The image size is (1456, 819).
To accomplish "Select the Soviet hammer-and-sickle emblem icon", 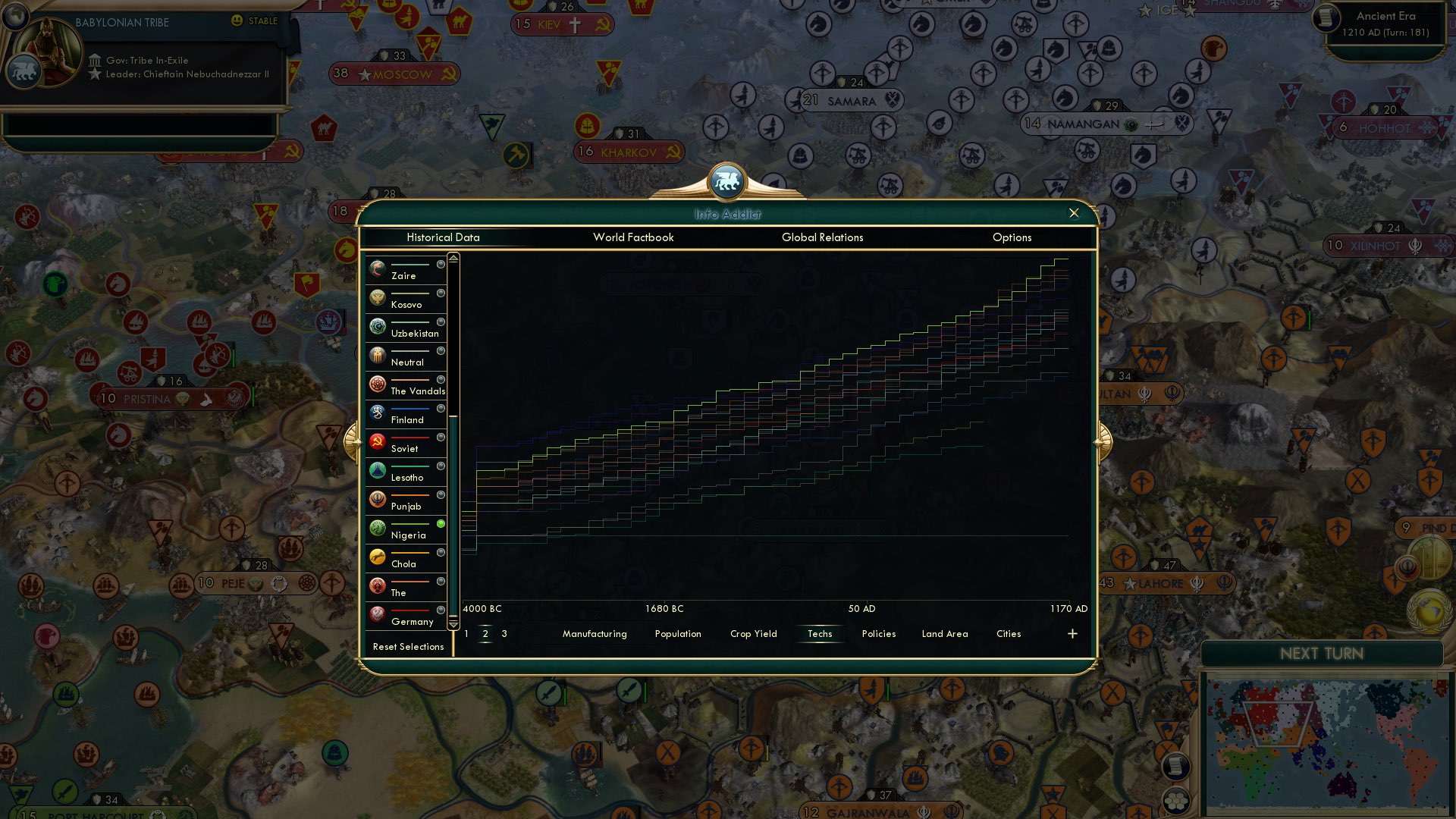I will (377, 440).
